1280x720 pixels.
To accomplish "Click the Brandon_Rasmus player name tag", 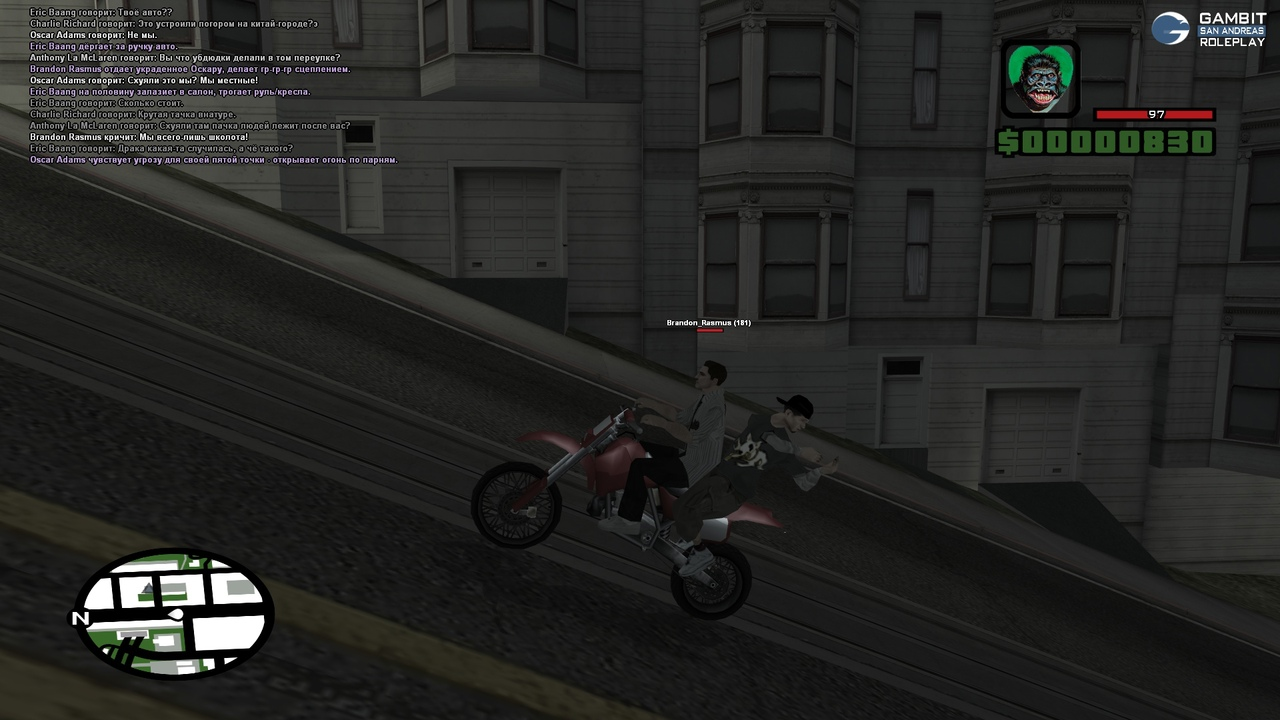I will [708, 323].
